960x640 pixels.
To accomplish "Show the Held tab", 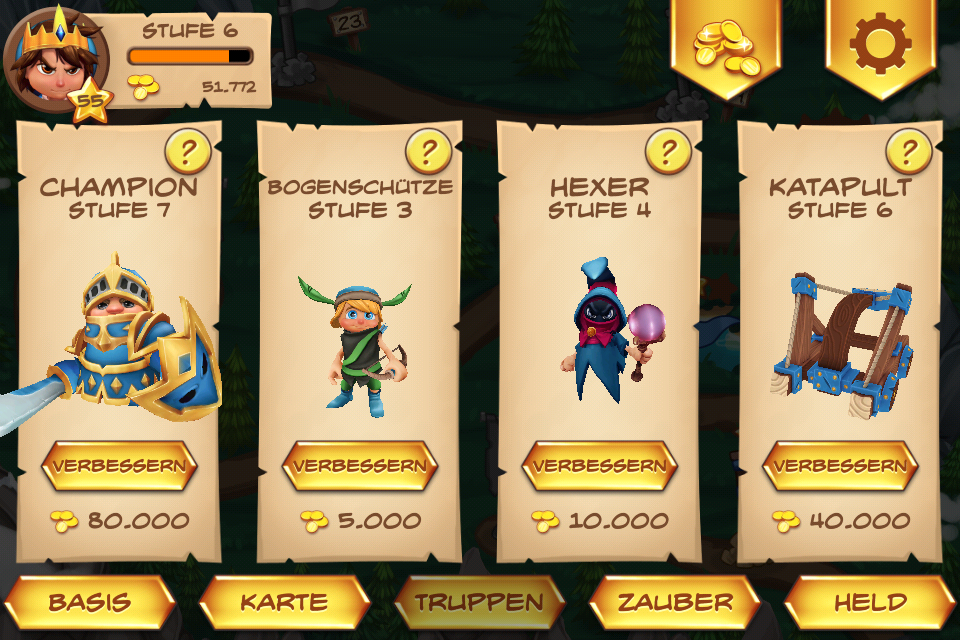I will click(870, 602).
